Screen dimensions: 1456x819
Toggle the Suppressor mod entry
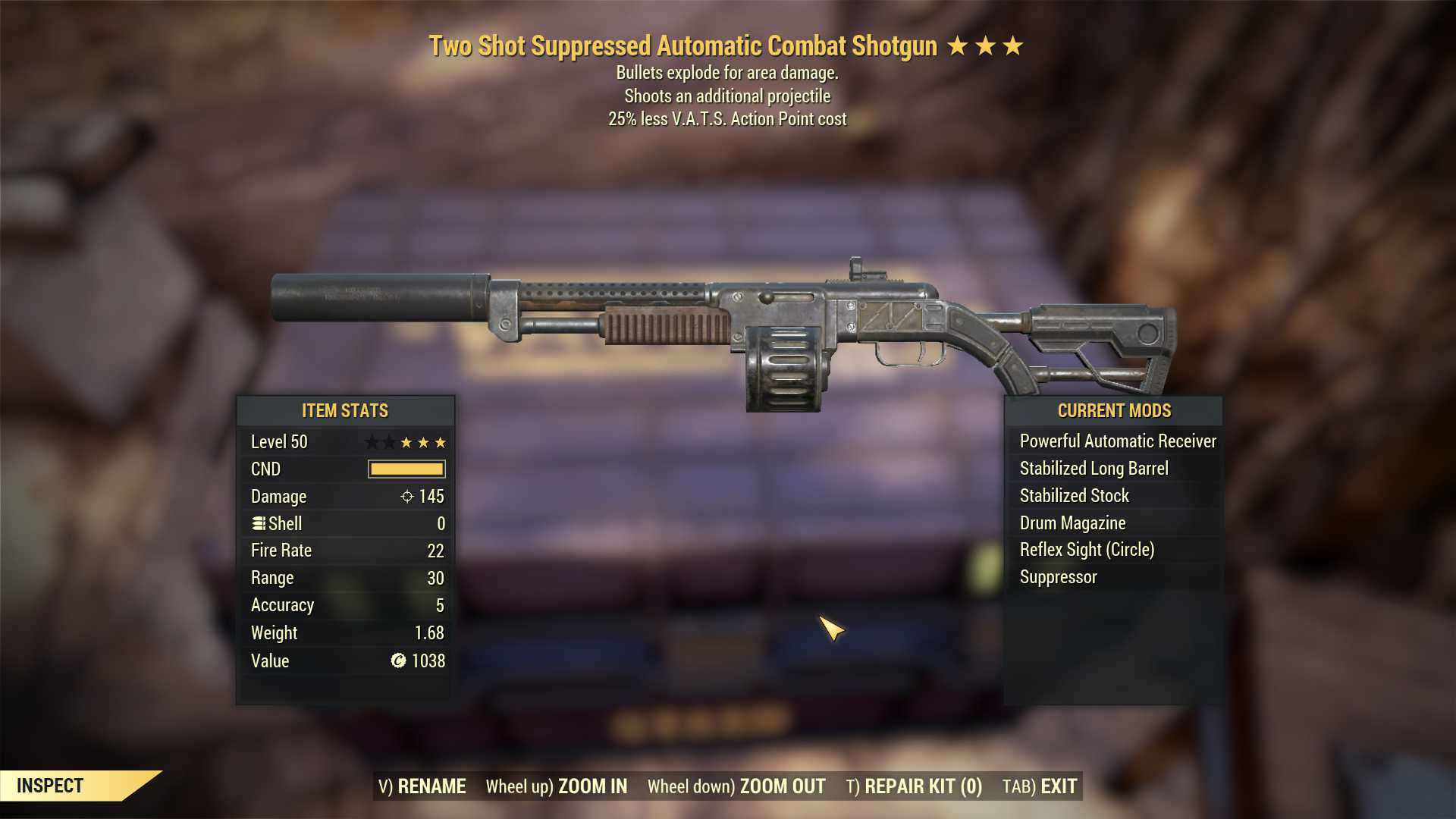[1057, 576]
